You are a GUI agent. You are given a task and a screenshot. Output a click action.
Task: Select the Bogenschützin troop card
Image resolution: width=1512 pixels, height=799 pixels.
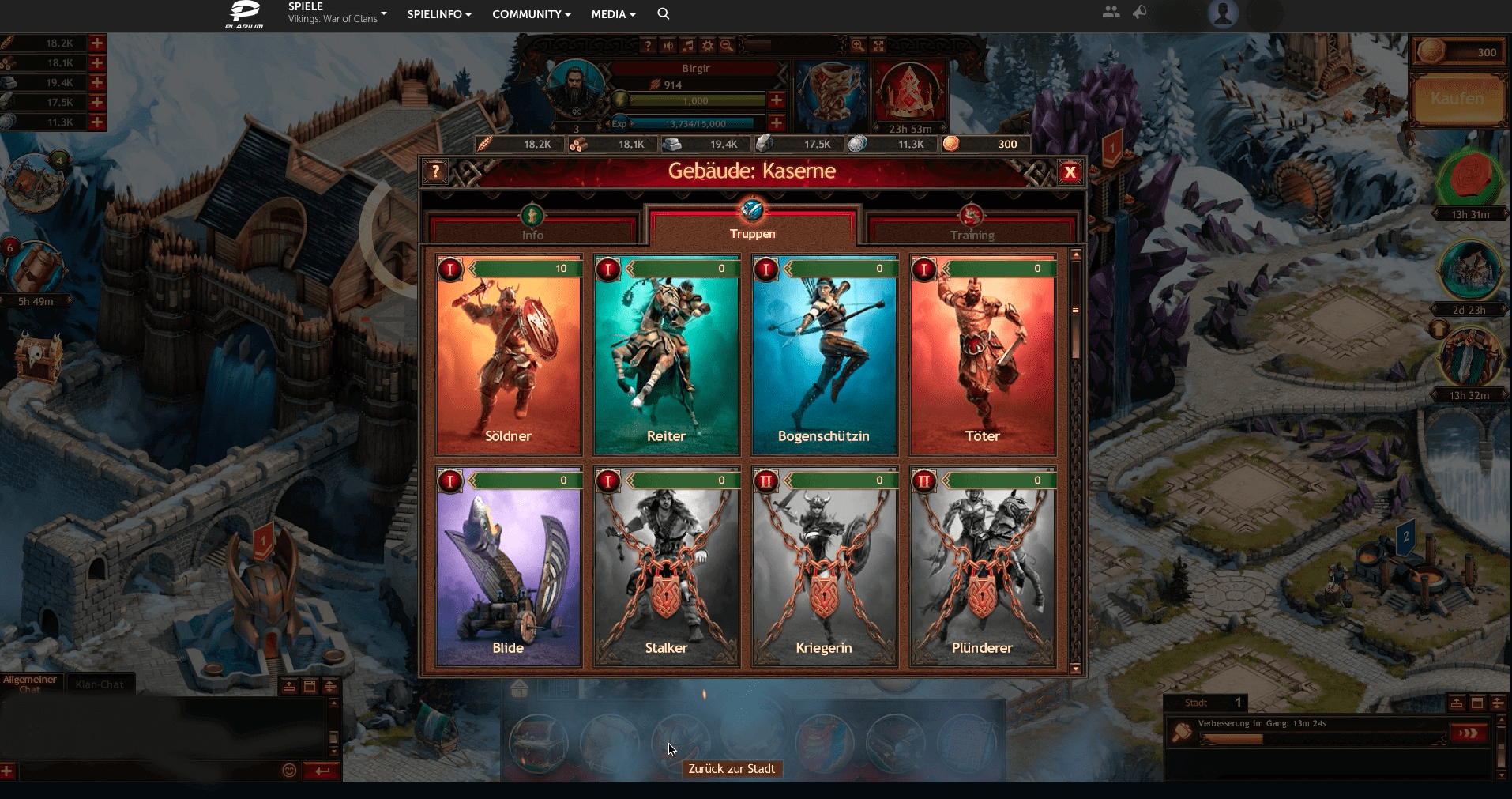pyautogui.click(x=824, y=356)
